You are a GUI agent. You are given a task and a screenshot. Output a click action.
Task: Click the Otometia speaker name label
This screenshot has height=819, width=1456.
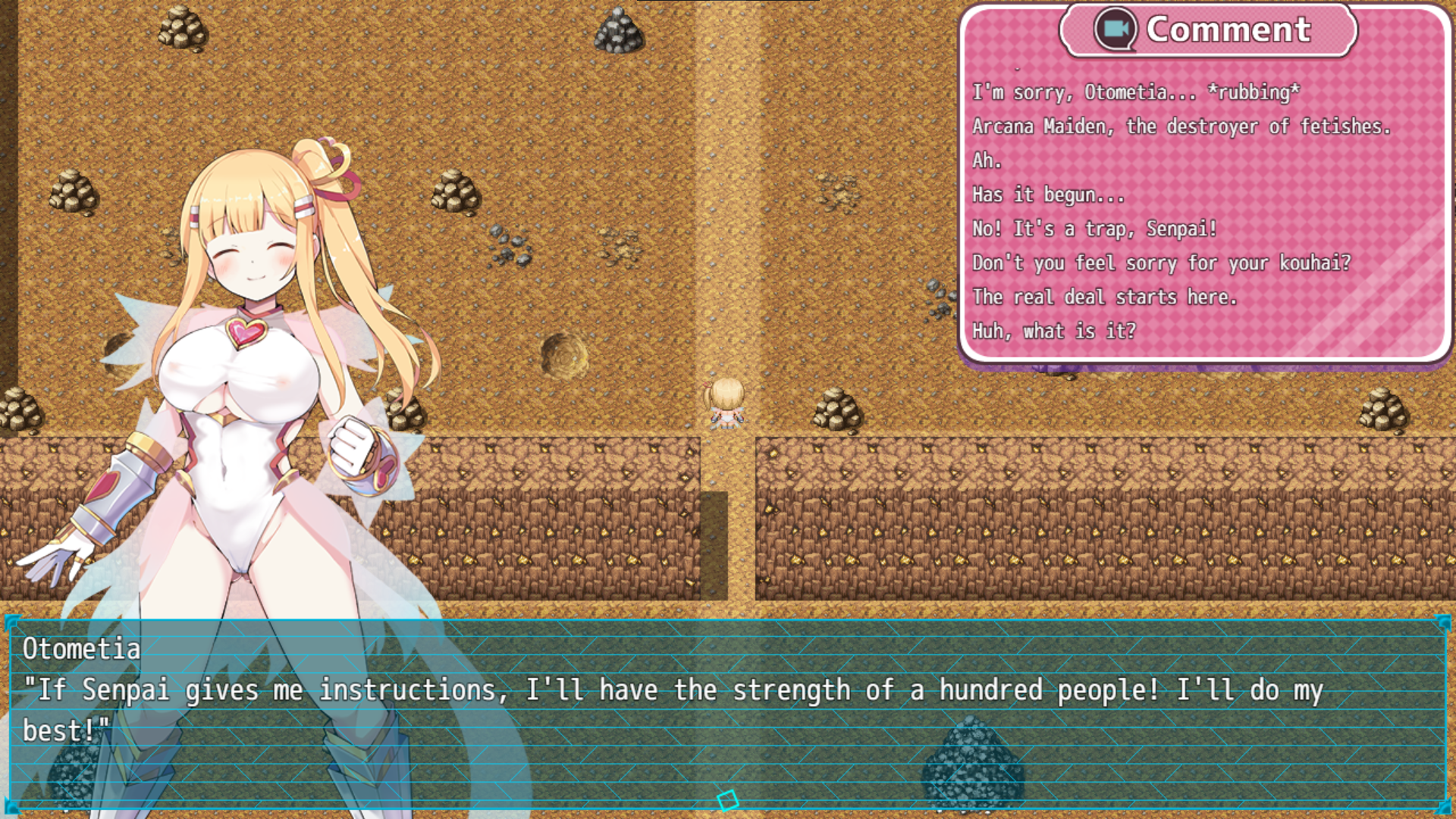80,649
